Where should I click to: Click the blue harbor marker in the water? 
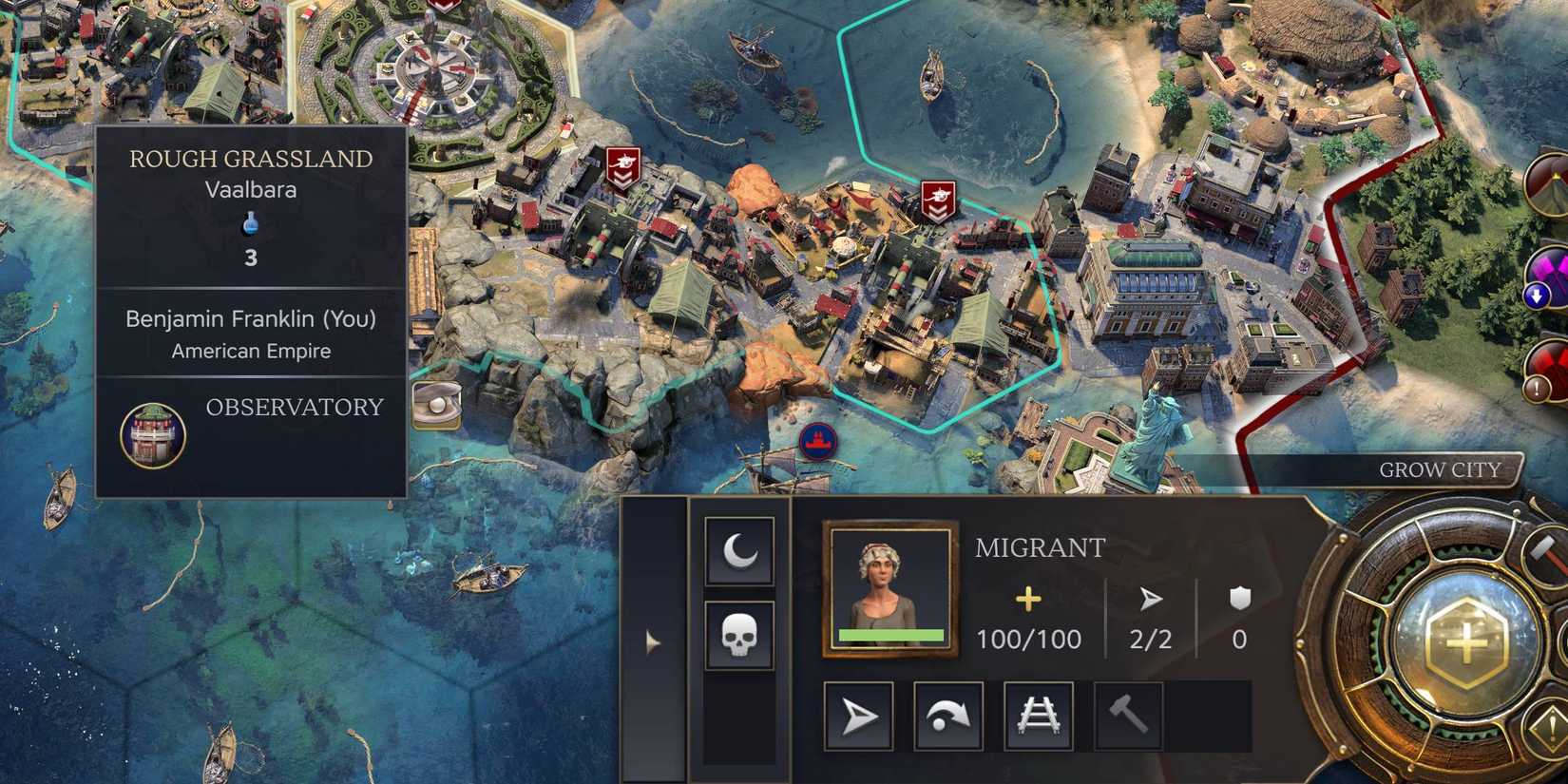(x=819, y=440)
